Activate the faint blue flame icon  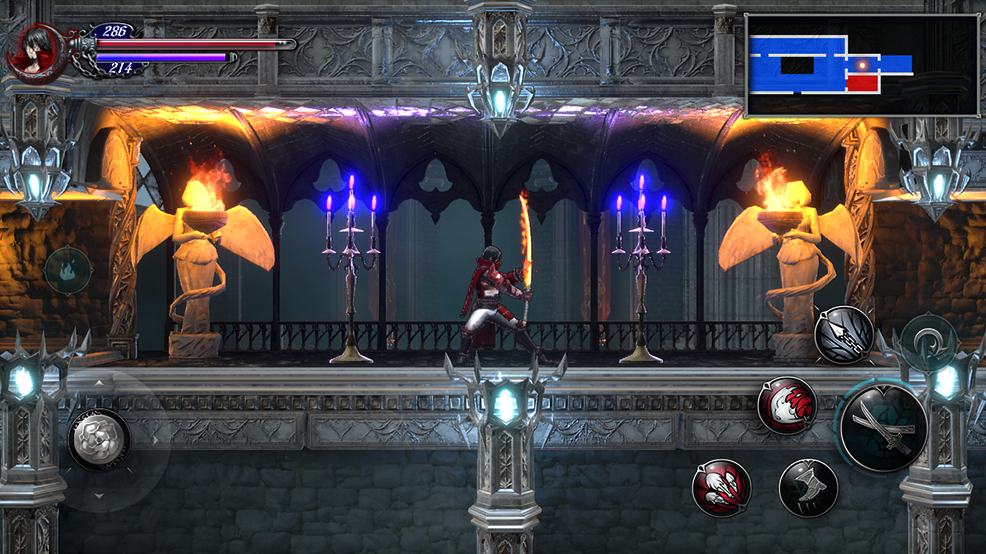[x=68, y=270]
